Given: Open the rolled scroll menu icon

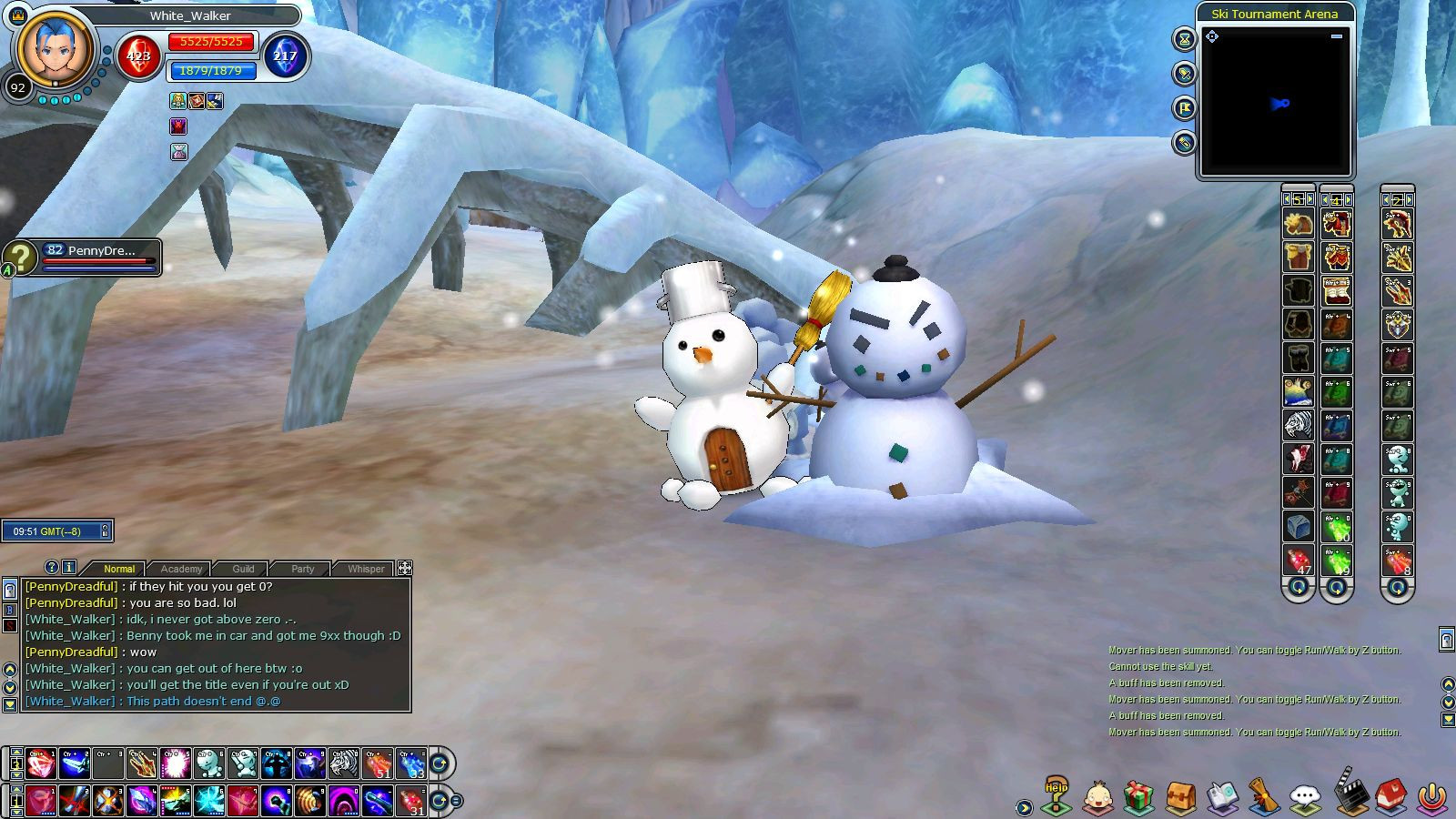Looking at the screenshot, I should click(x=1264, y=796).
